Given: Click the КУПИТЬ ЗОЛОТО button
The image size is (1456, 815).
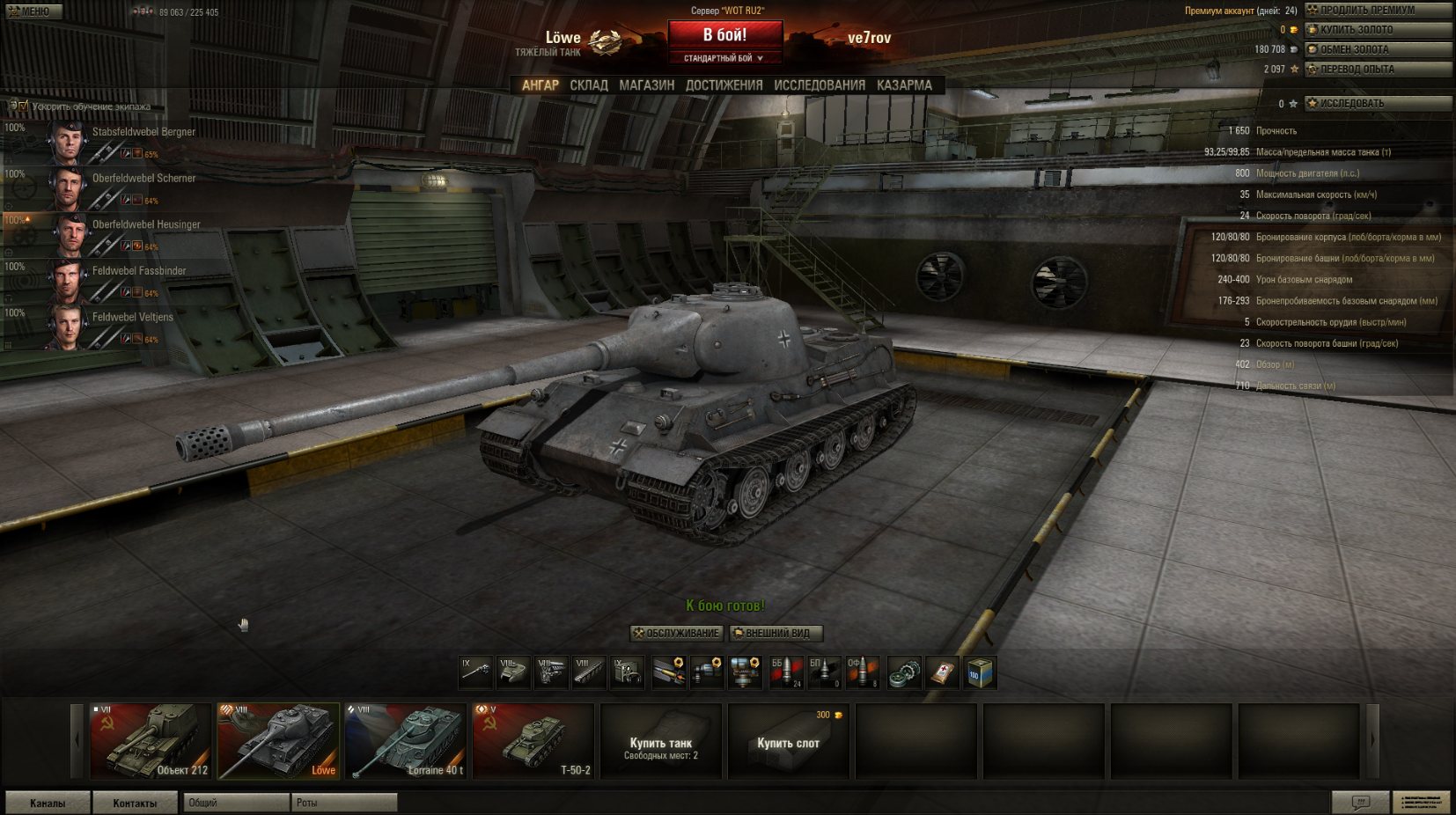Looking at the screenshot, I should [1377, 30].
